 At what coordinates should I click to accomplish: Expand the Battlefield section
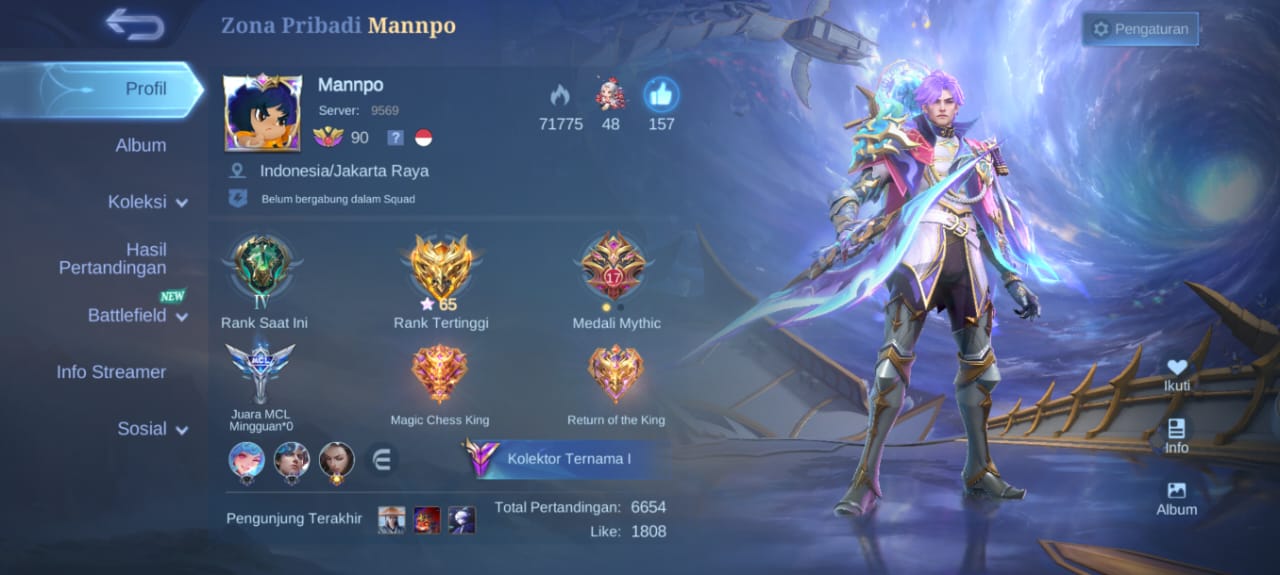pos(137,316)
